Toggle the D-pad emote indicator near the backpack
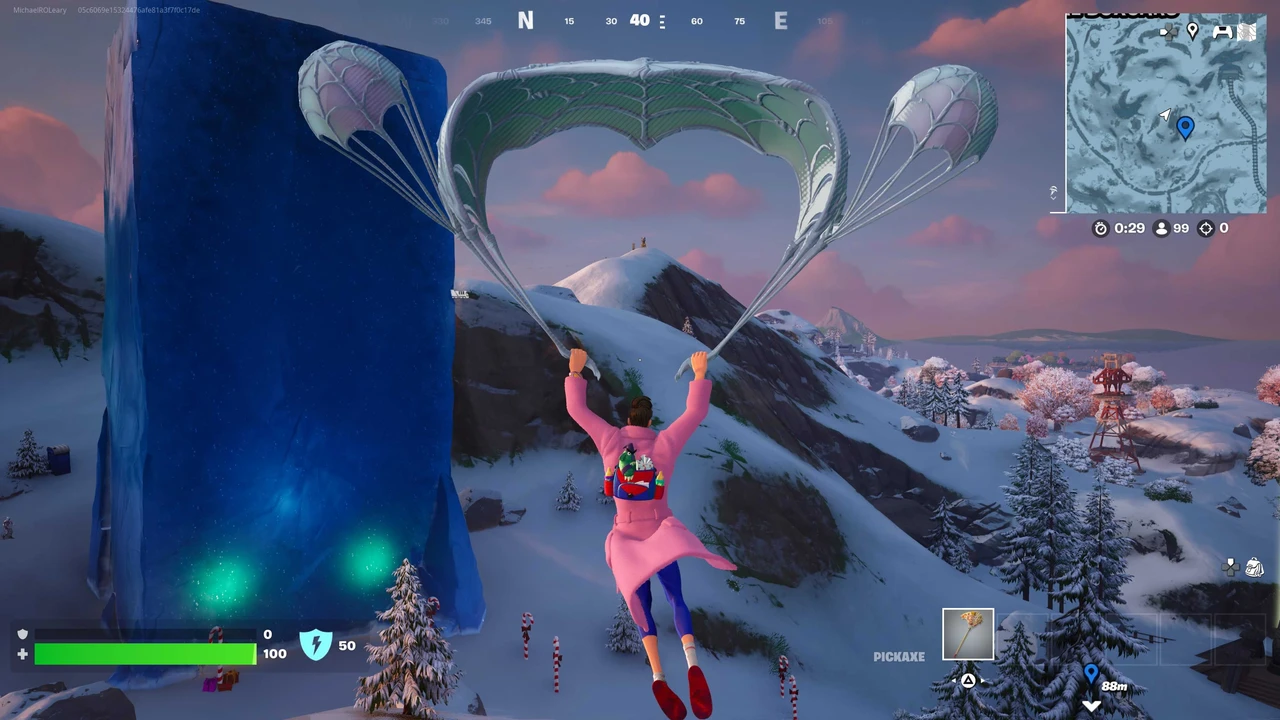Screen dimensions: 1280x720 click(1230, 566)
